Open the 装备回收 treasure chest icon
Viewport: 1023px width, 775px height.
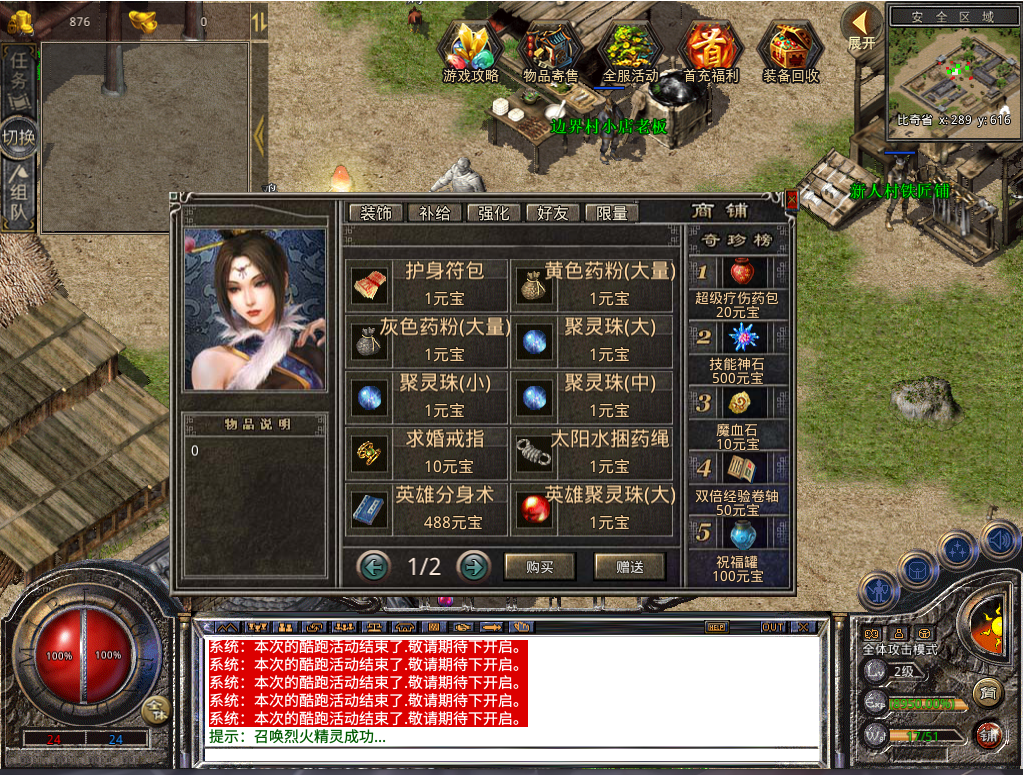[x=790, y=49]
